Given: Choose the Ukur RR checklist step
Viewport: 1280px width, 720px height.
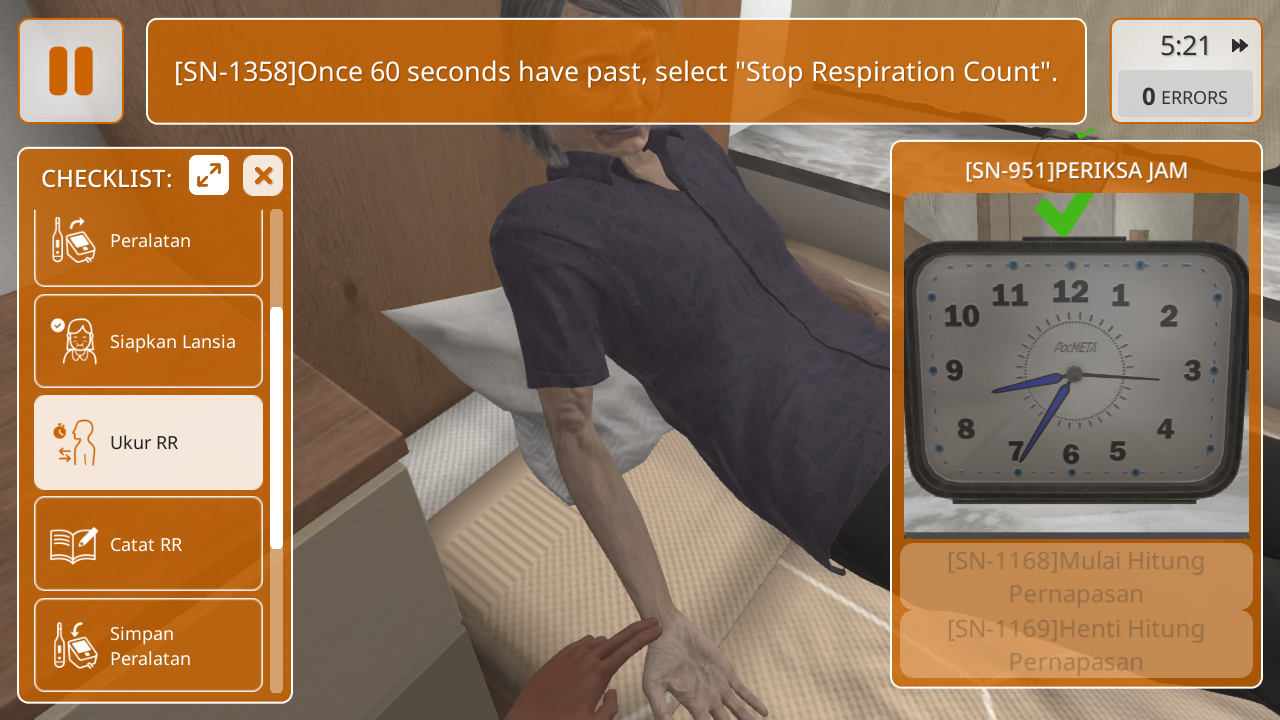Looking at the screenshot, I should pos(148,442).
